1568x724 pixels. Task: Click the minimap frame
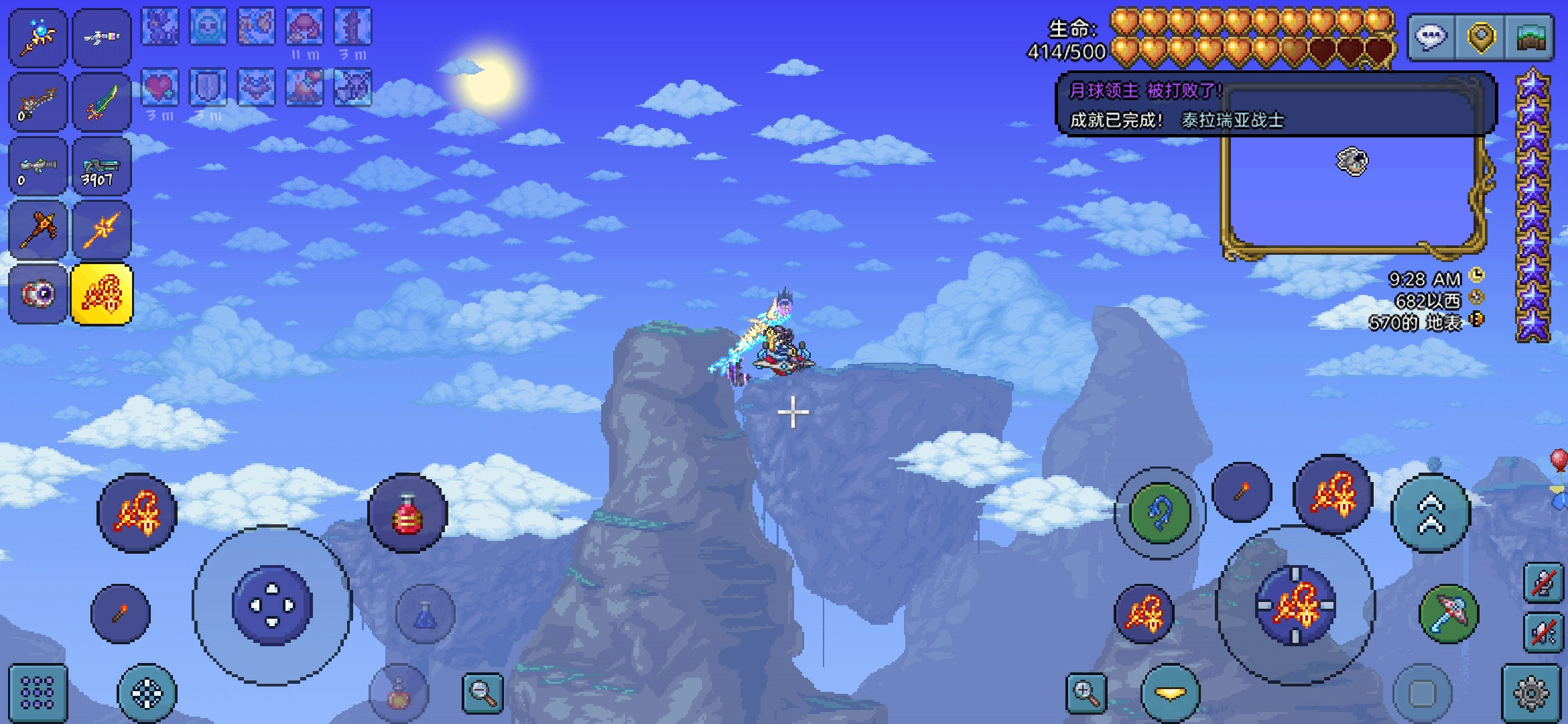click(1354, 194)
